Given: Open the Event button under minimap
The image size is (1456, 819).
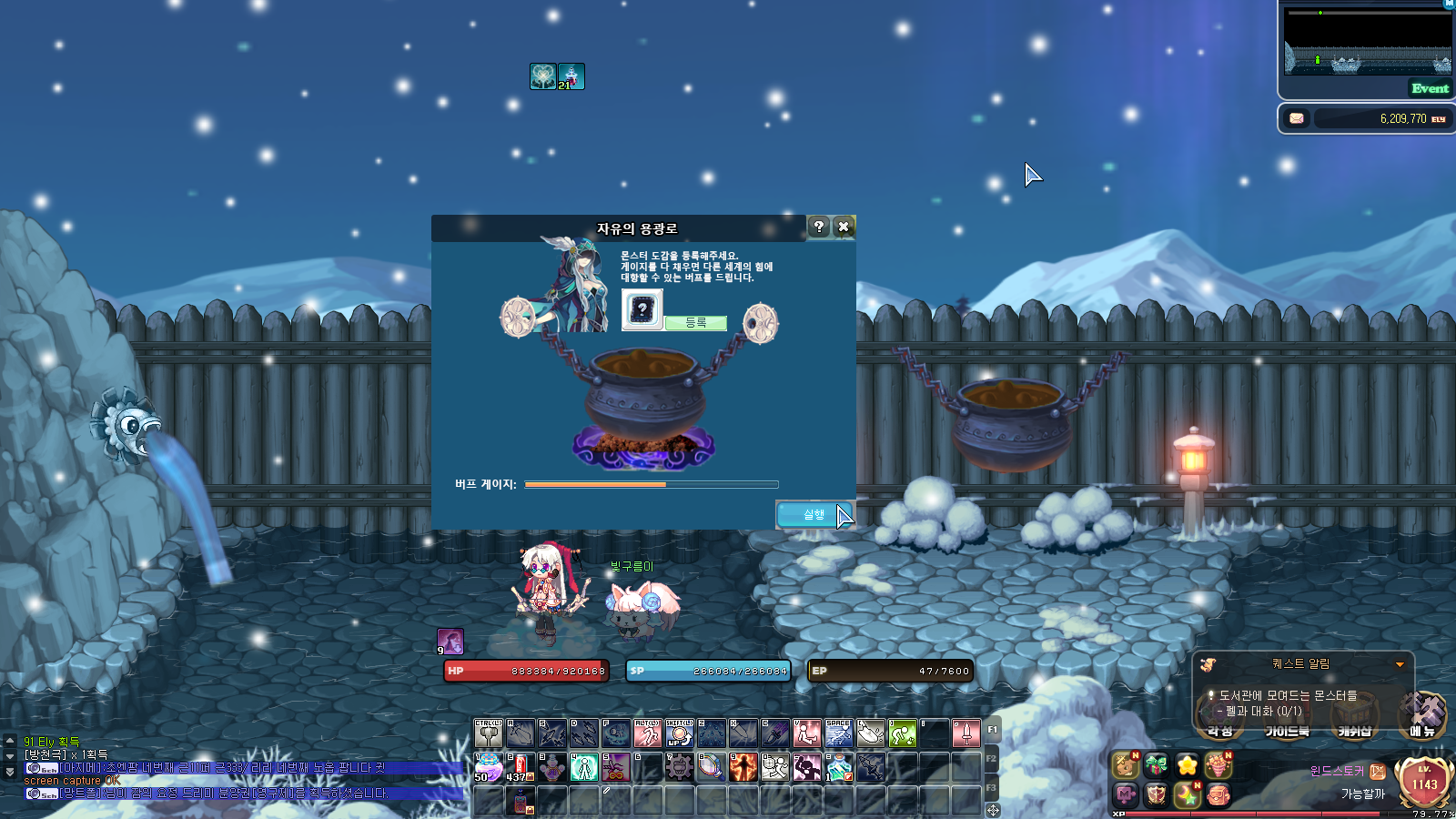Looking at the screenshot, I should coord(1429,88).
